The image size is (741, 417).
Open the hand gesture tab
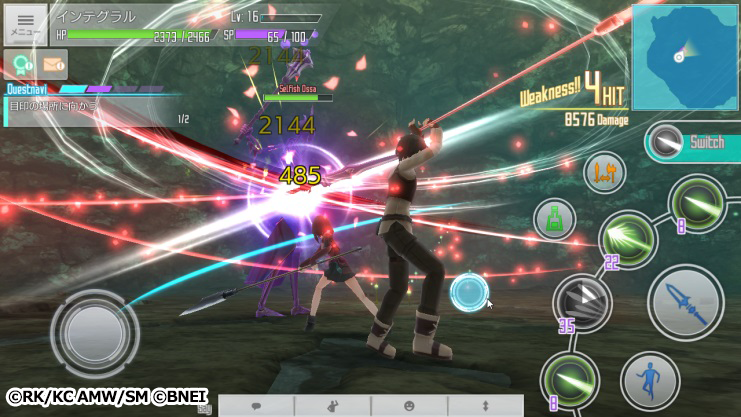tap(332, 406)
